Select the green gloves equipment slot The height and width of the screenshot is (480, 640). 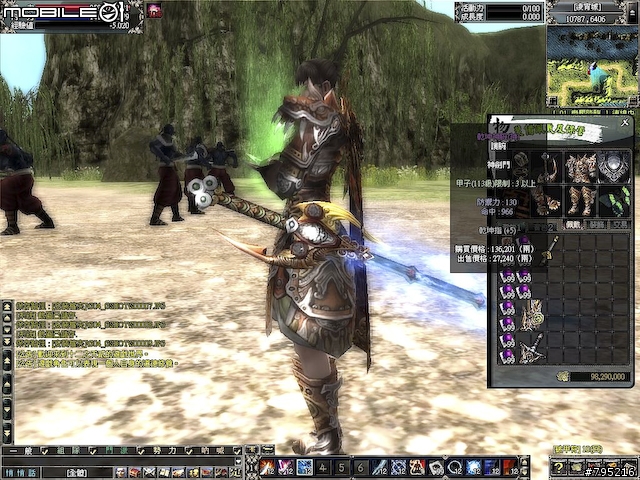pos(617,200)
